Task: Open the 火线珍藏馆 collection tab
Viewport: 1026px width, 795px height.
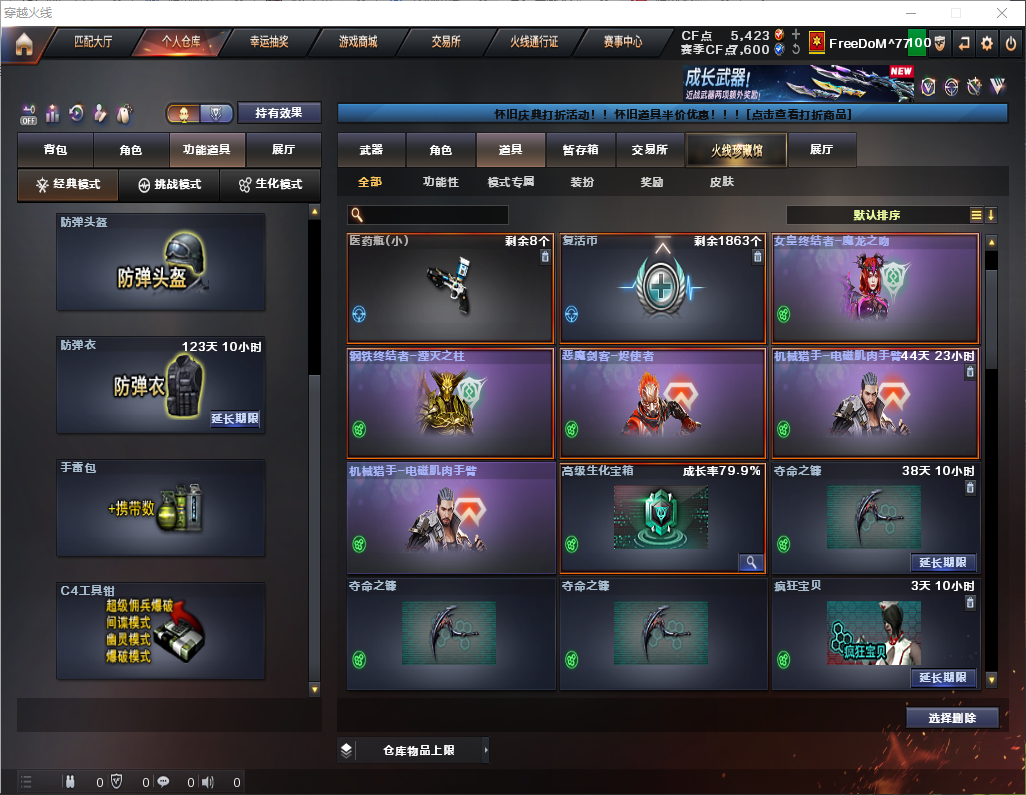Action: pos(735,150)
